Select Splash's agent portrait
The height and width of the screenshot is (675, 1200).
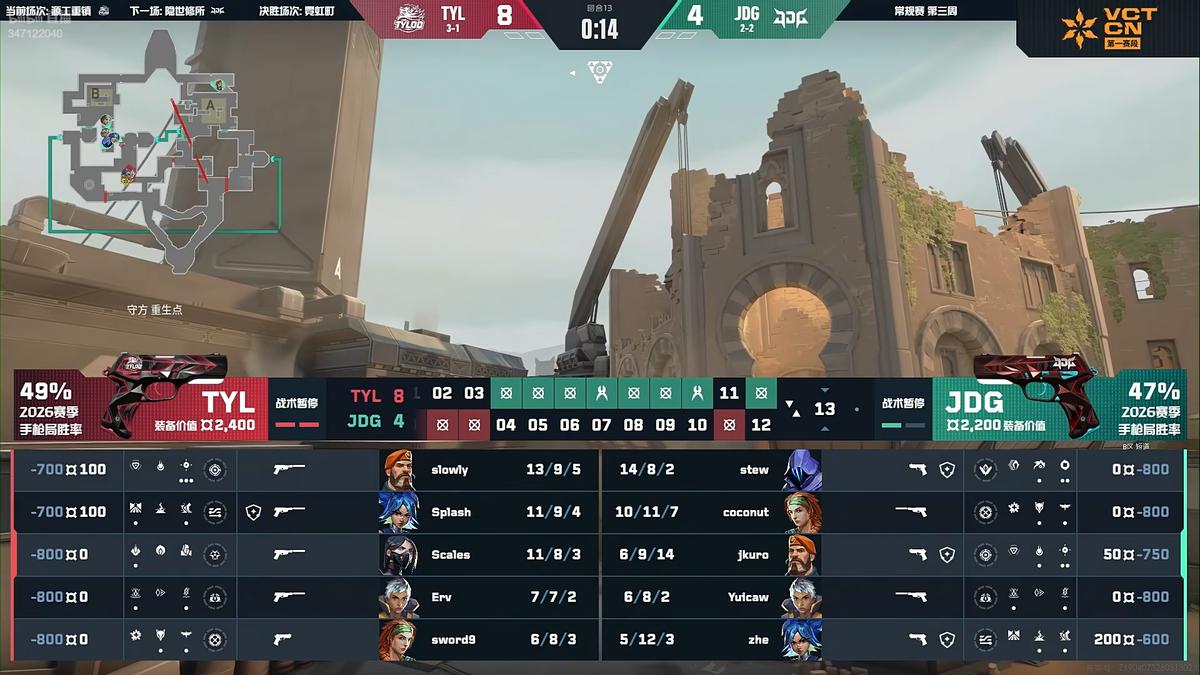pos(398,512)
